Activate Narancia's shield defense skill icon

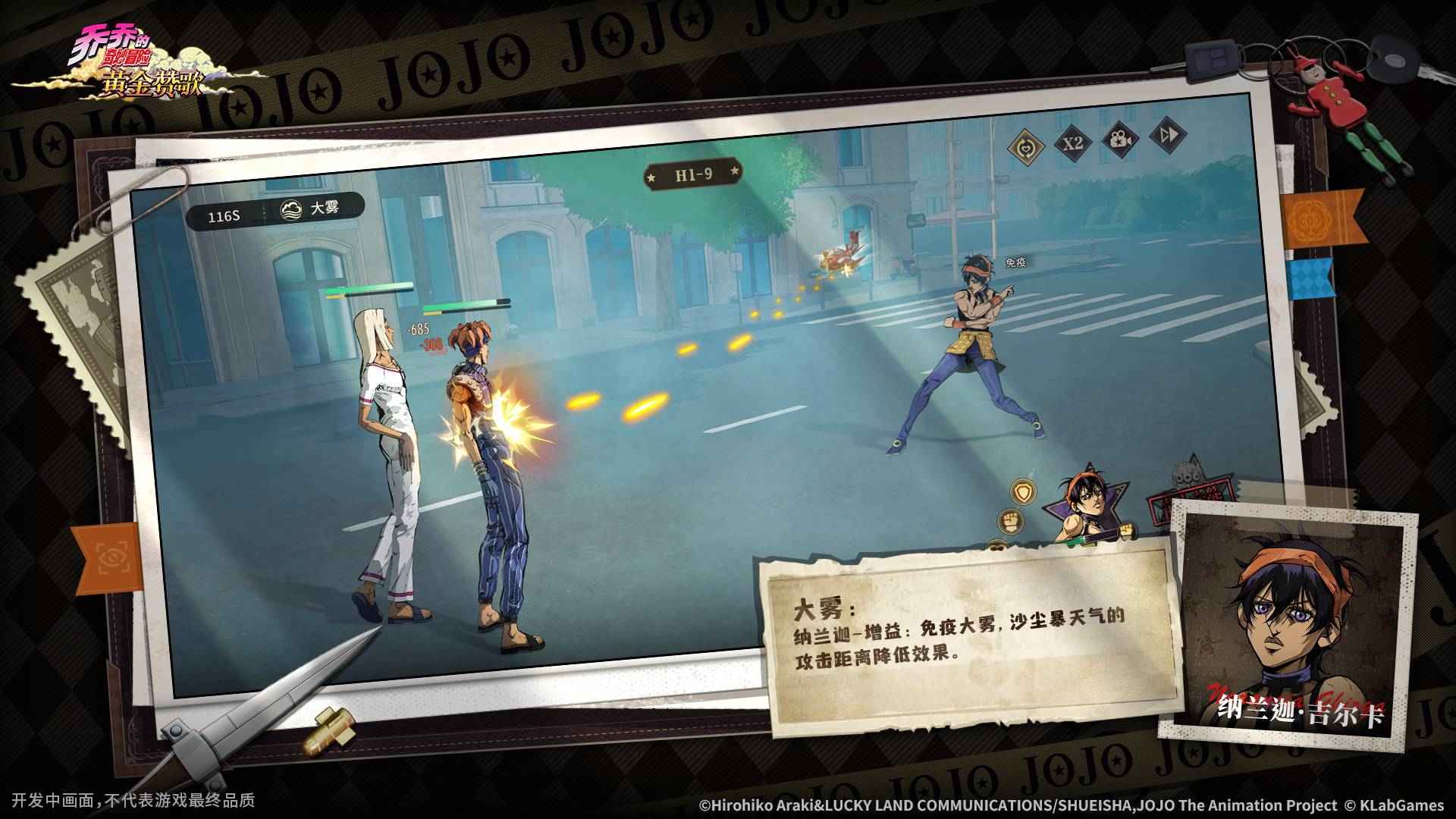[x=1023, y=492]
